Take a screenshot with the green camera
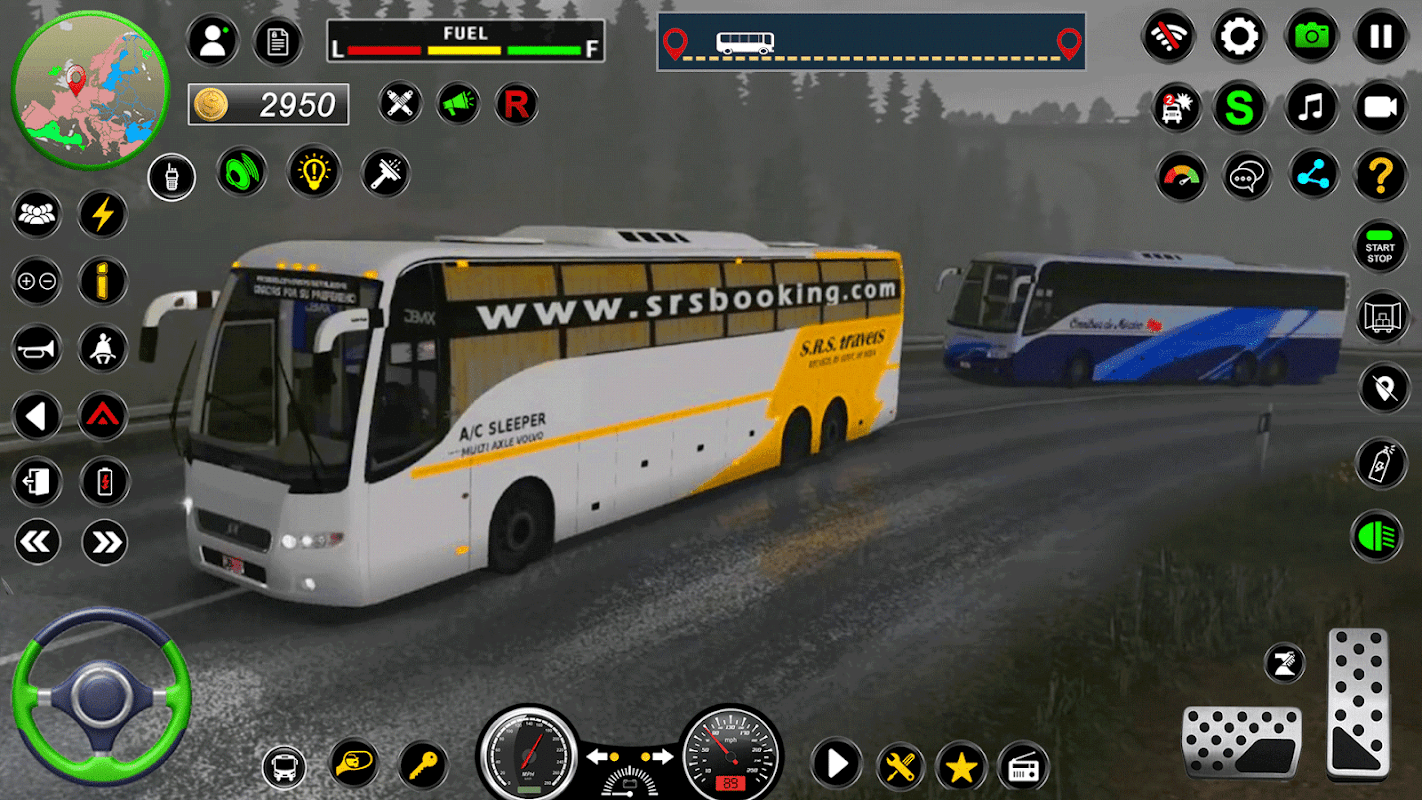 tap(1311, 37)
